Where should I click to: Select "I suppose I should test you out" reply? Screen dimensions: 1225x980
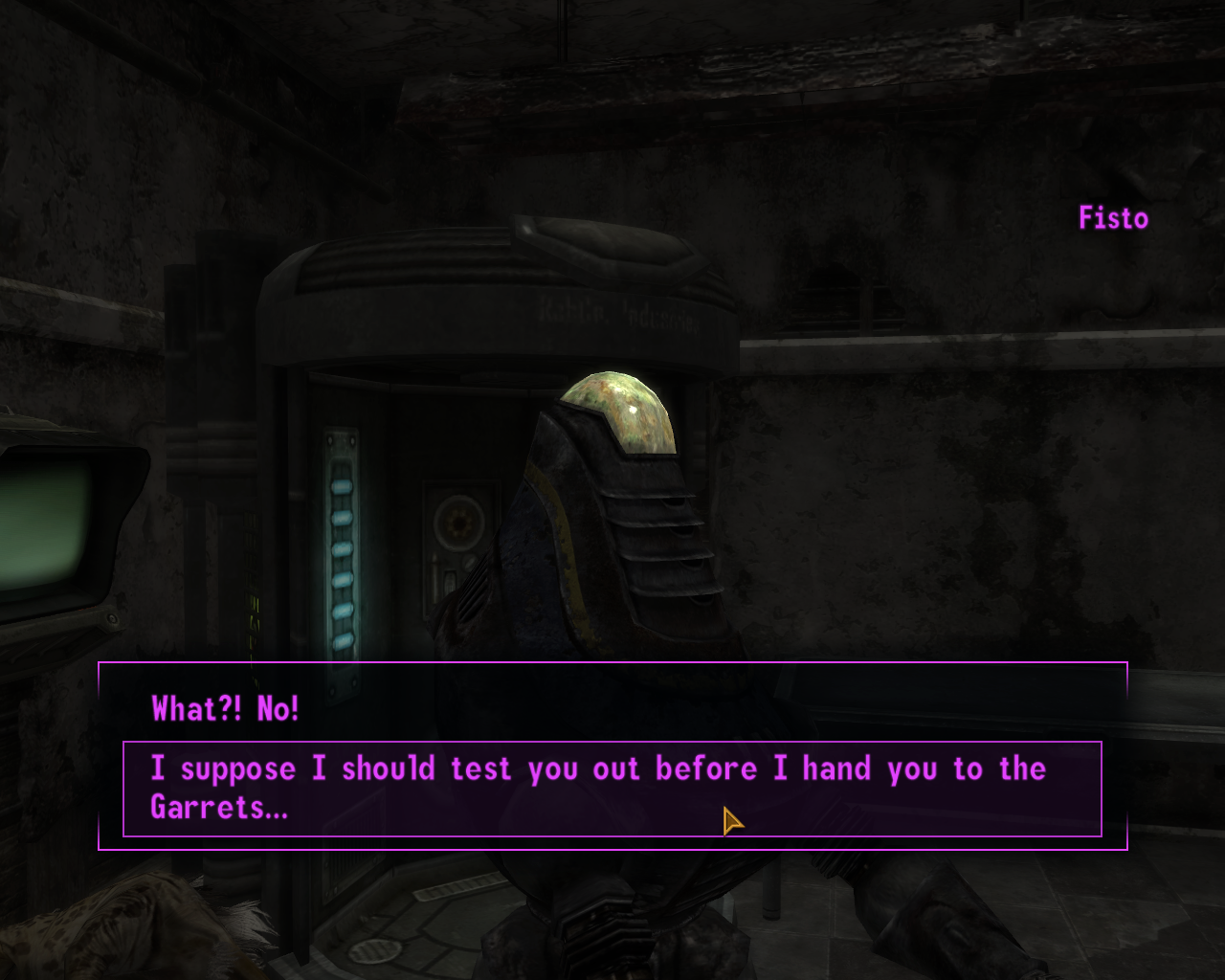coord(597,787)
